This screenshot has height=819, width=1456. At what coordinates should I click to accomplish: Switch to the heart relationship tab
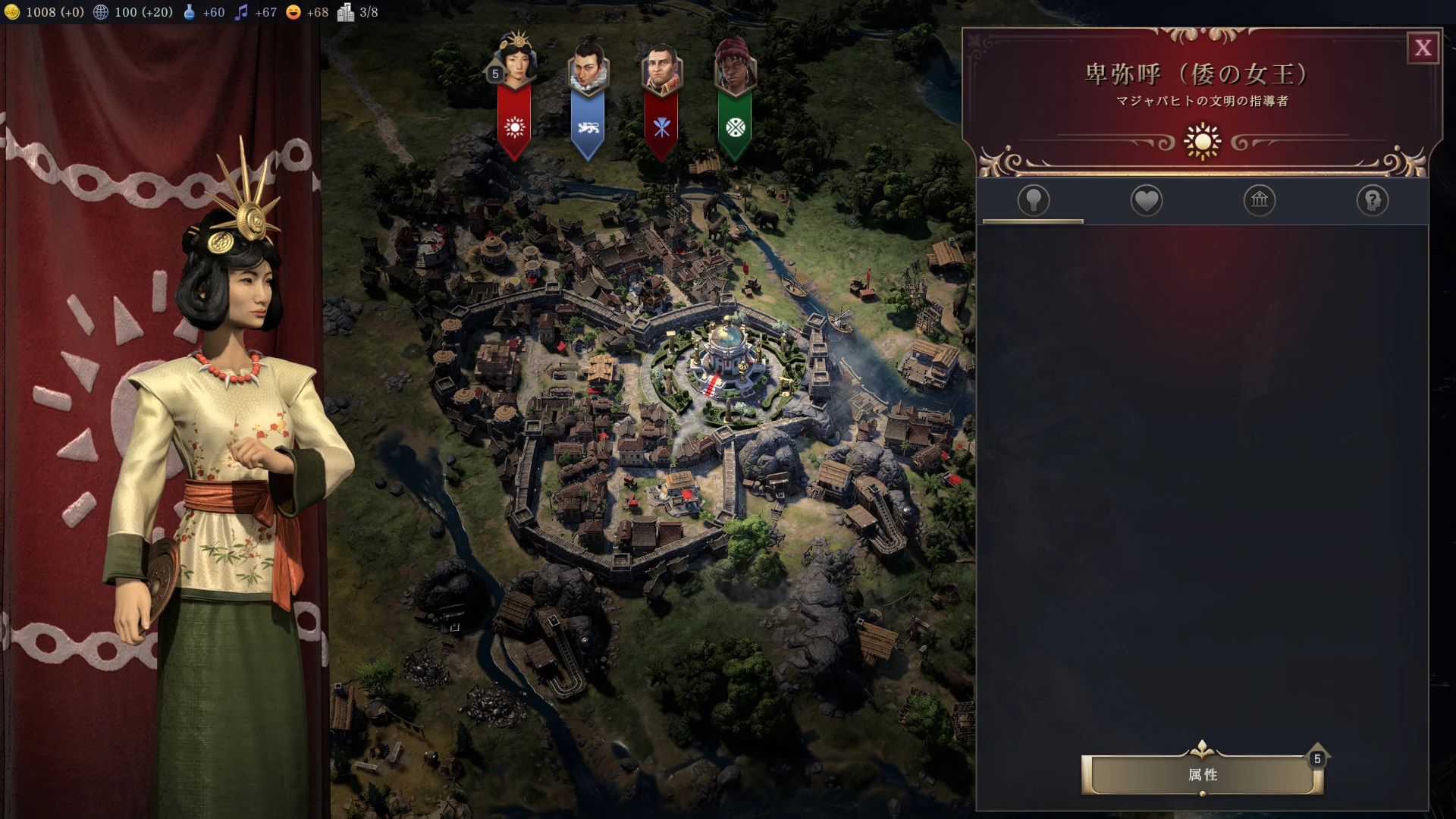pyautogui.click(x=1146, y=200)
